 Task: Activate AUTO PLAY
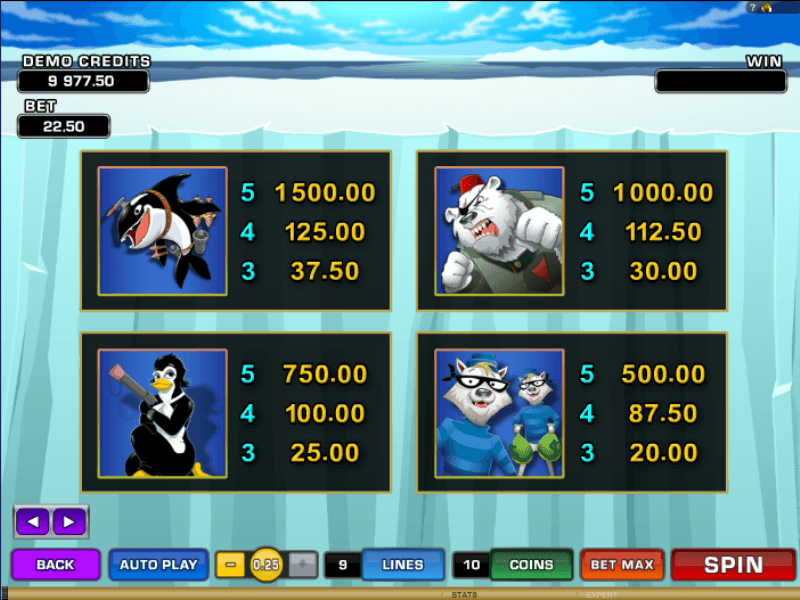click(x=158, y=565)
